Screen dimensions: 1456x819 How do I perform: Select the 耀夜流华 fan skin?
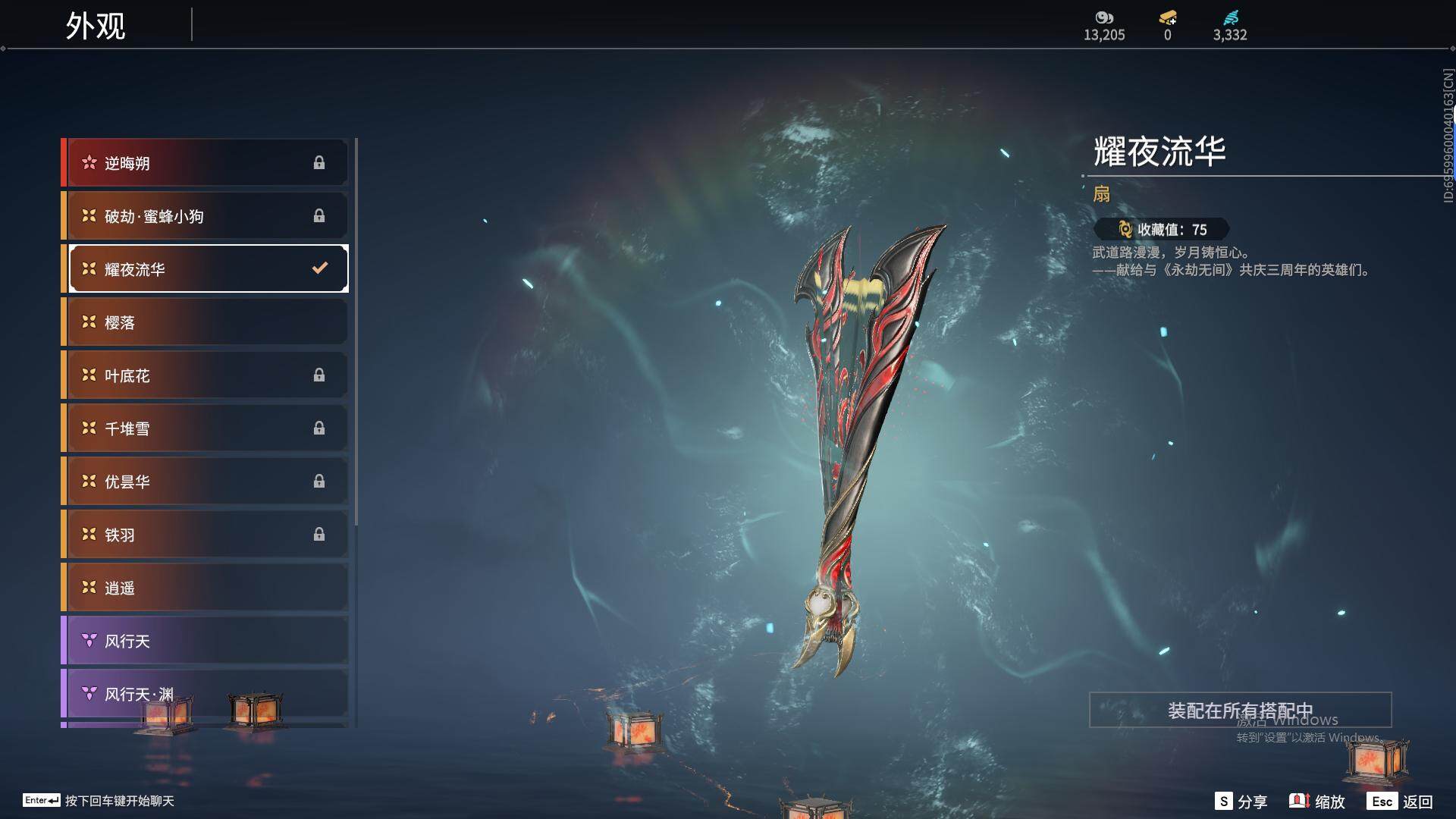coord(206,269)
